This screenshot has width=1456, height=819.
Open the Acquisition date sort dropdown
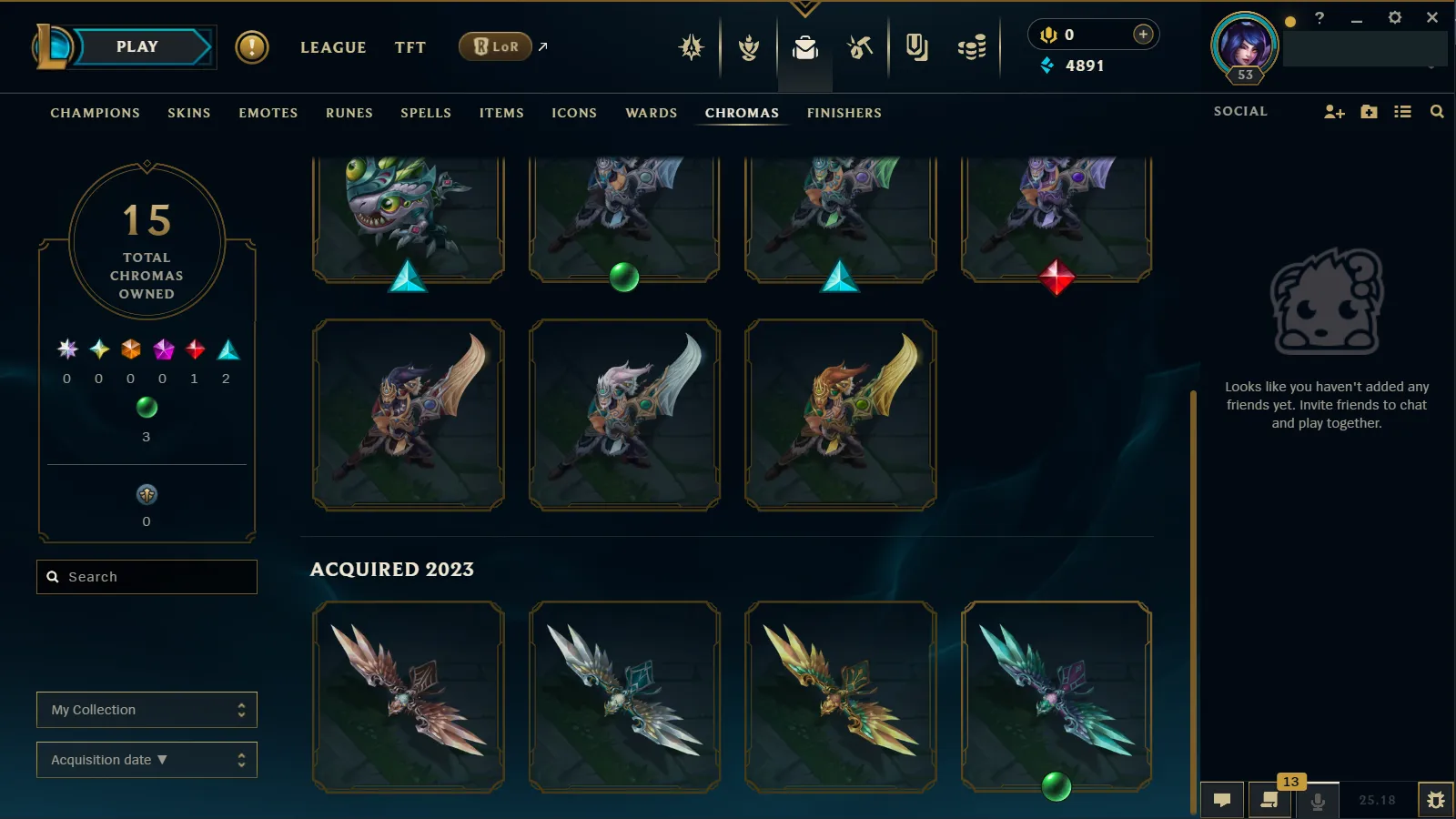click(147, 759)
